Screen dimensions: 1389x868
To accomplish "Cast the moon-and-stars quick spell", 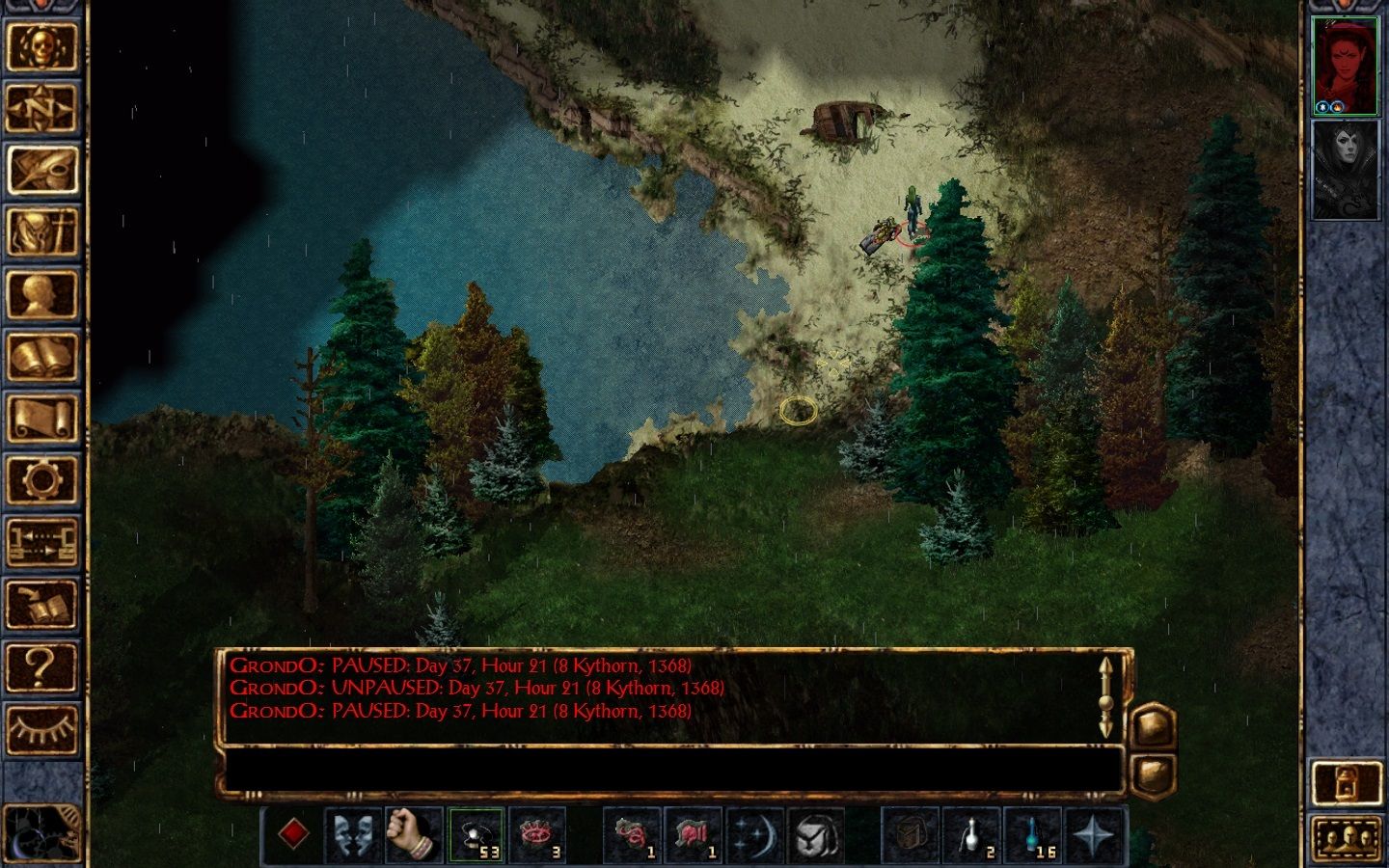I will 756,836.
